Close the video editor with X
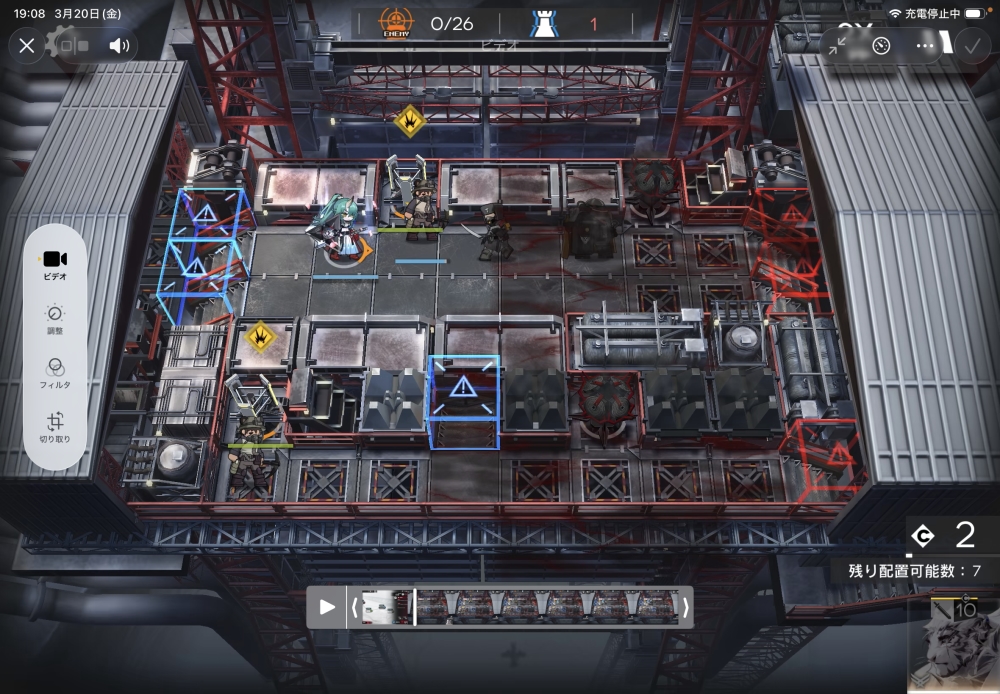This screenshot has width=1000, height=694. point(27,45)
